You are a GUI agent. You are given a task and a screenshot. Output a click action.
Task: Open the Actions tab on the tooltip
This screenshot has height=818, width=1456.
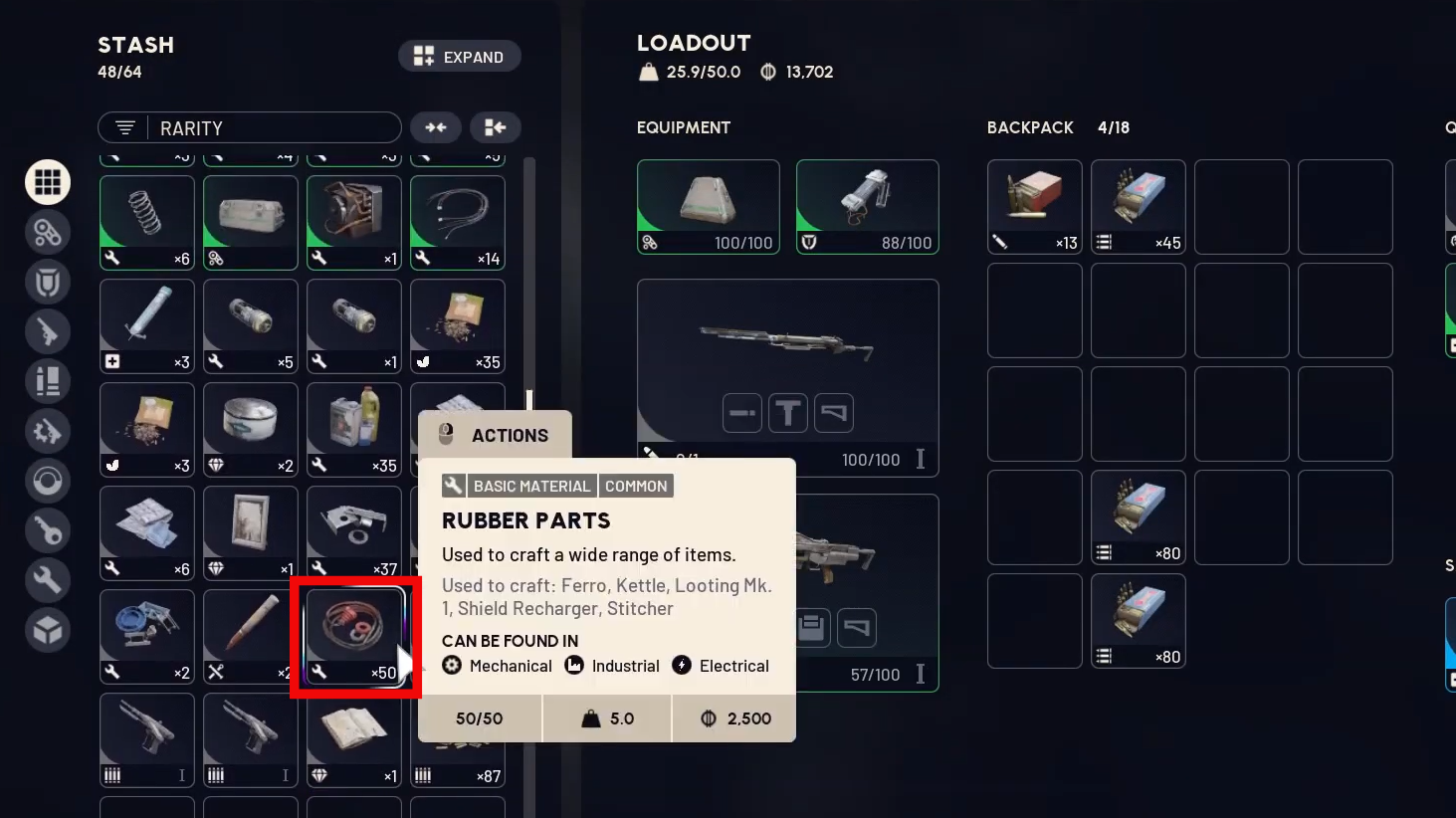[495, 435]
